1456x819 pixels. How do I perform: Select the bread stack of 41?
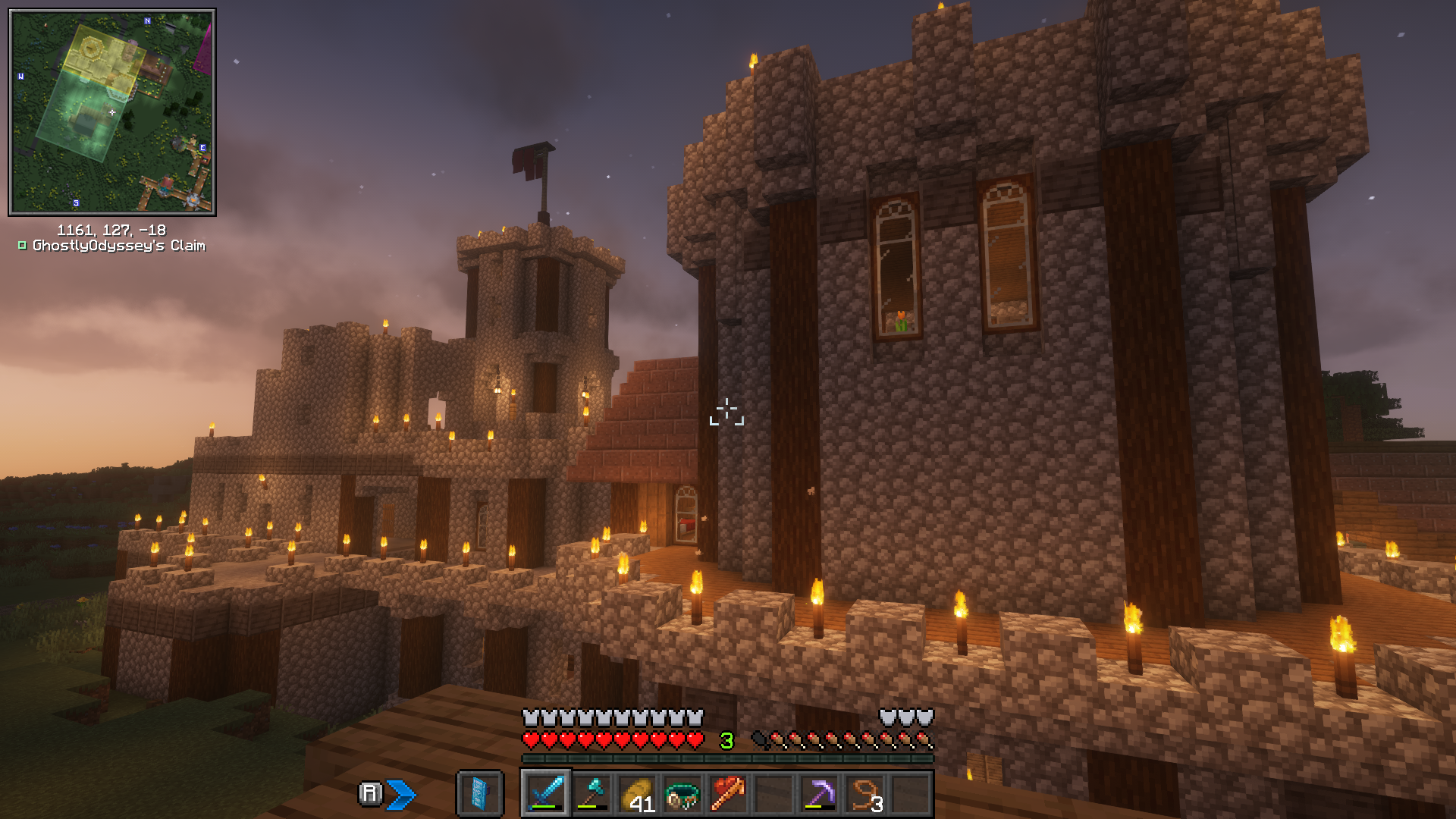point(637,794)
